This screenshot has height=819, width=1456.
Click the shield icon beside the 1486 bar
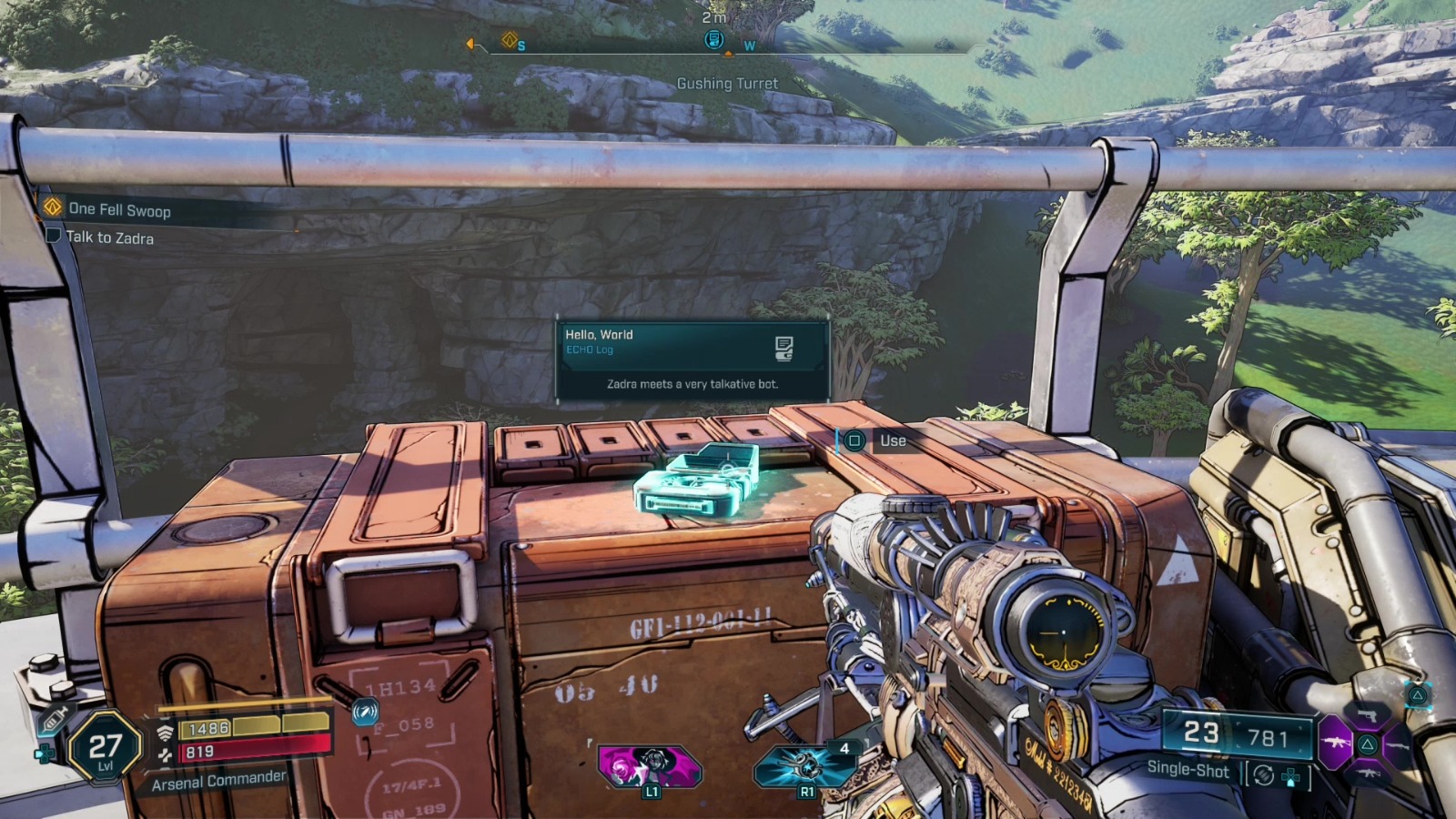165,731
